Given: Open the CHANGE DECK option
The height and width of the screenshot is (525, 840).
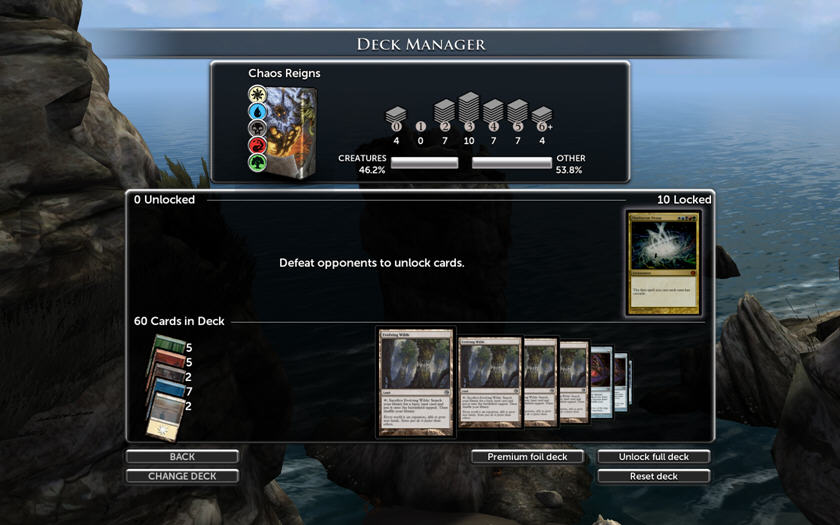Looking at the screenshot, I should 182,476.
